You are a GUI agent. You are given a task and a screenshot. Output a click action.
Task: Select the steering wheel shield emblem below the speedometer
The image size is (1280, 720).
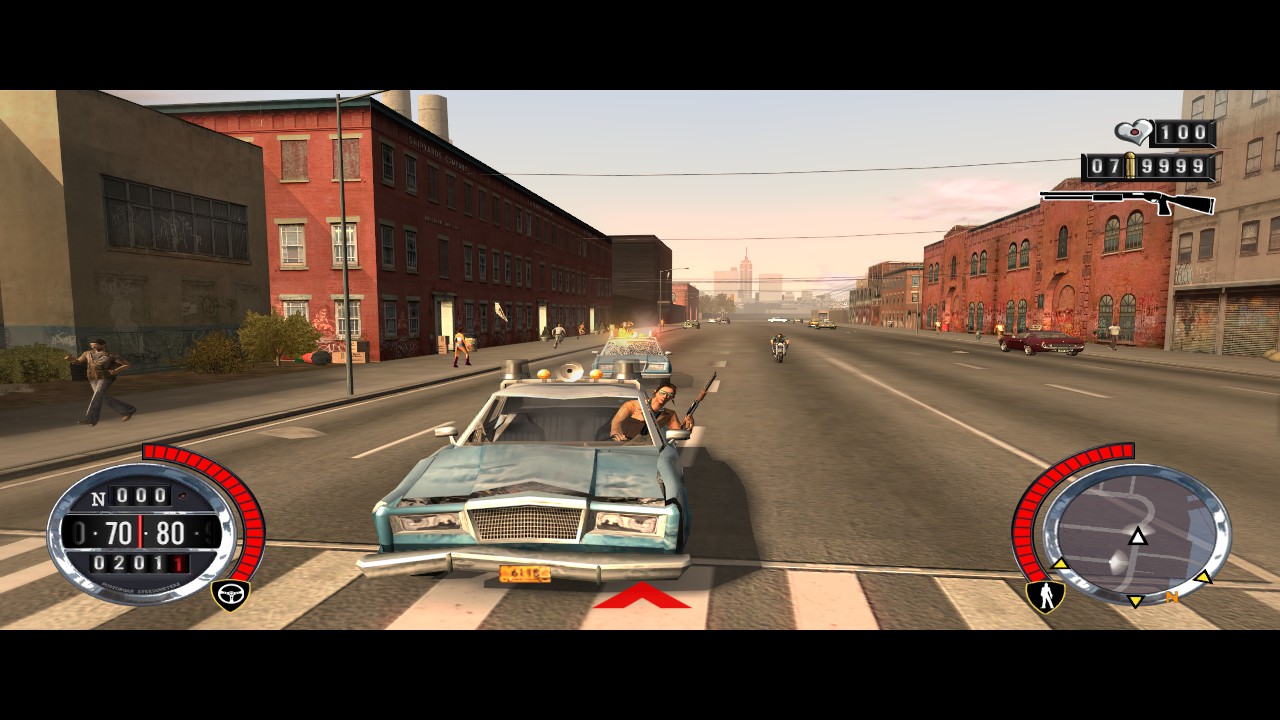coord(231,594)
